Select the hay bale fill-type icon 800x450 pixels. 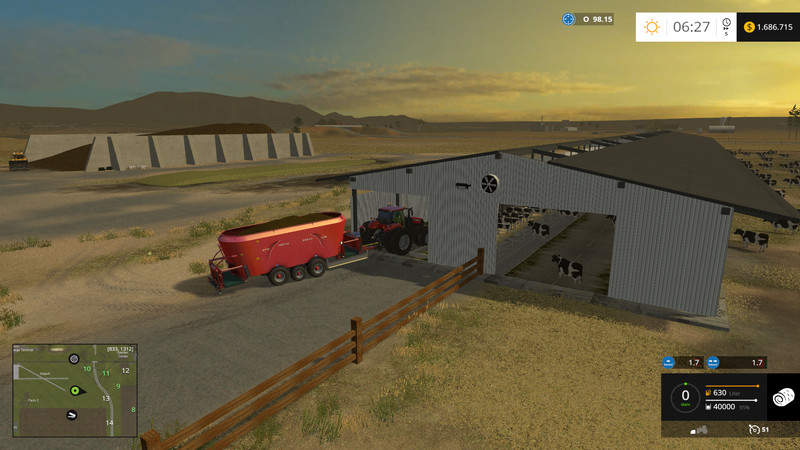click(x=783, y=397)
